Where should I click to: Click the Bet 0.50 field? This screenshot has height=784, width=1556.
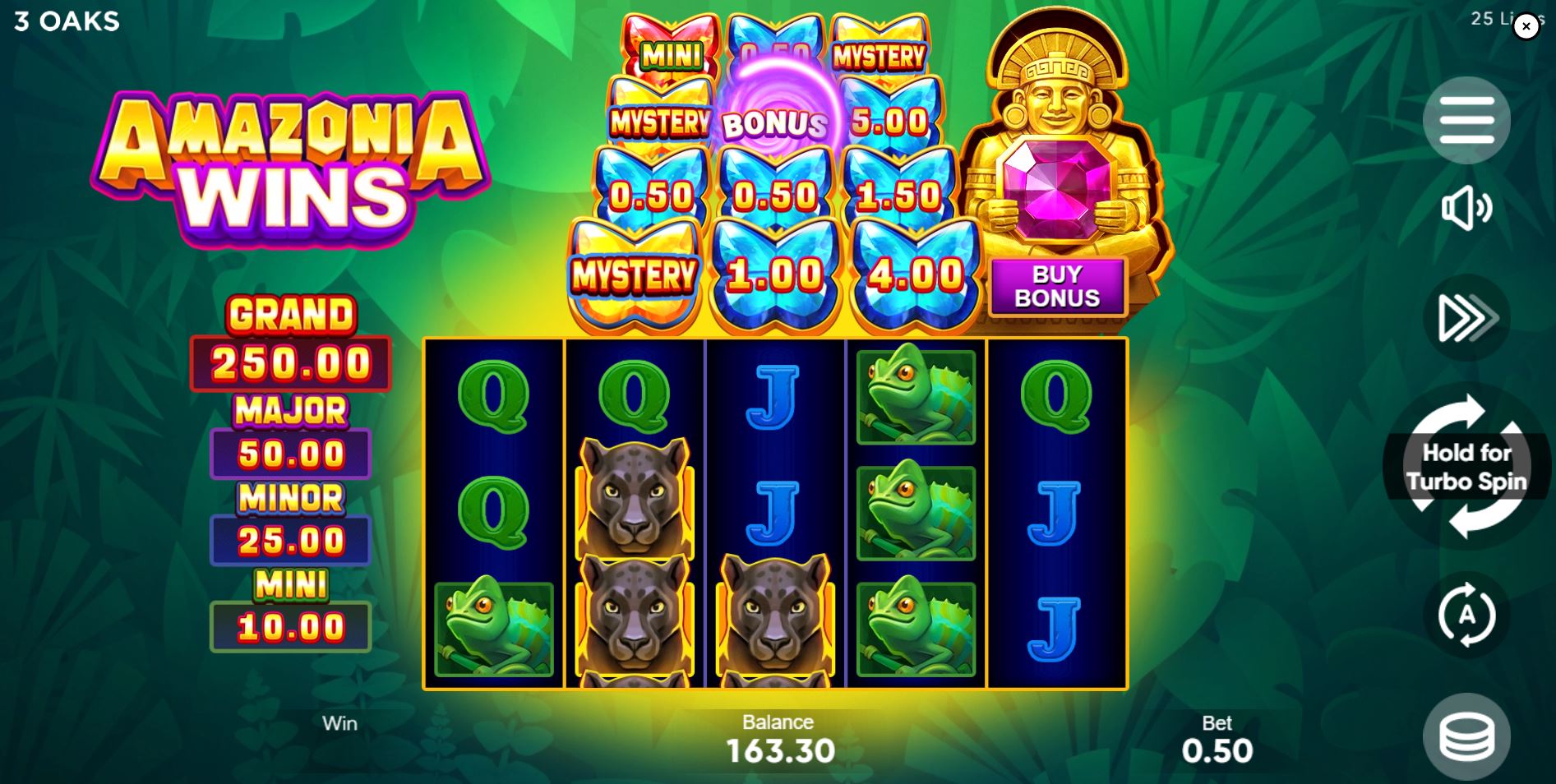coord(1217,740)
